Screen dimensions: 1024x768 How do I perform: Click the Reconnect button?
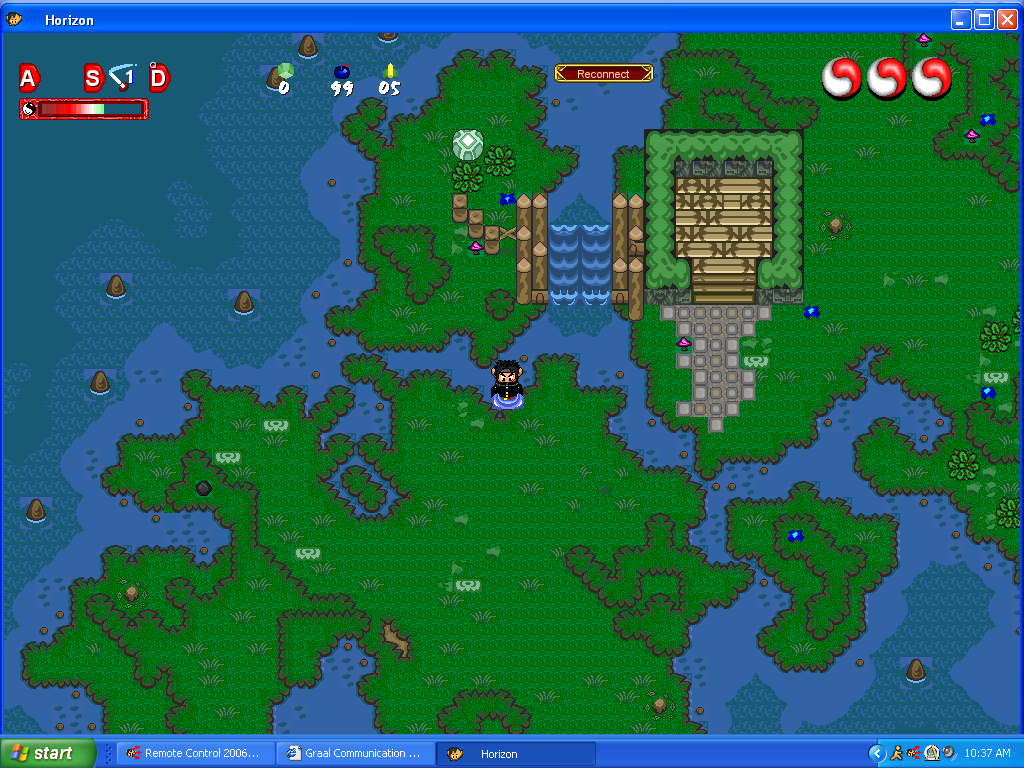(603, 74)
